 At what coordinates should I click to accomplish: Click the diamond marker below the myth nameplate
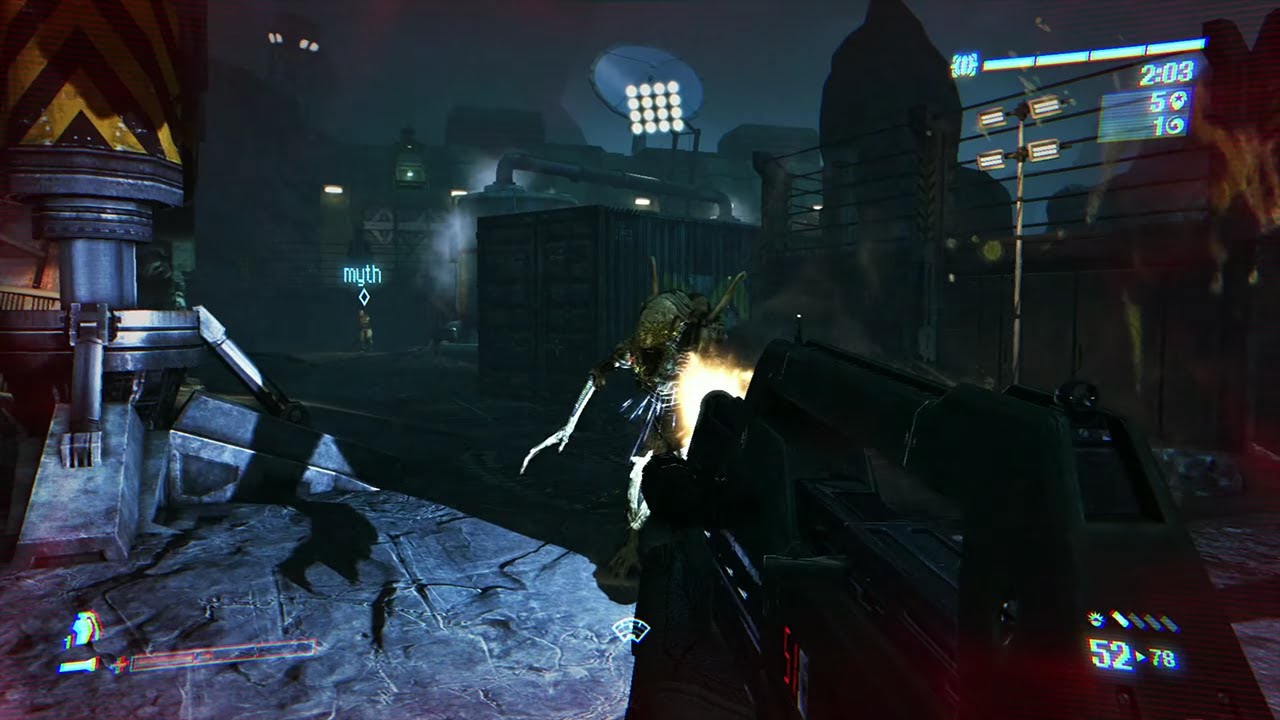[363, 296]
